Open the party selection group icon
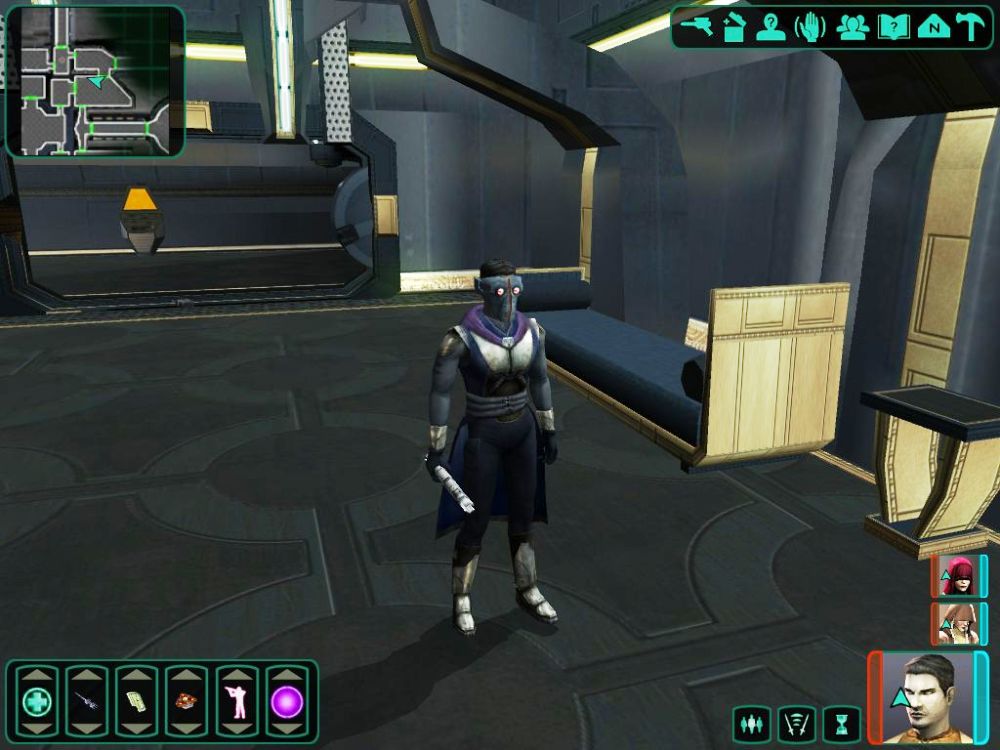Screen dimensions: 1000x750 (x=851, y=27)
